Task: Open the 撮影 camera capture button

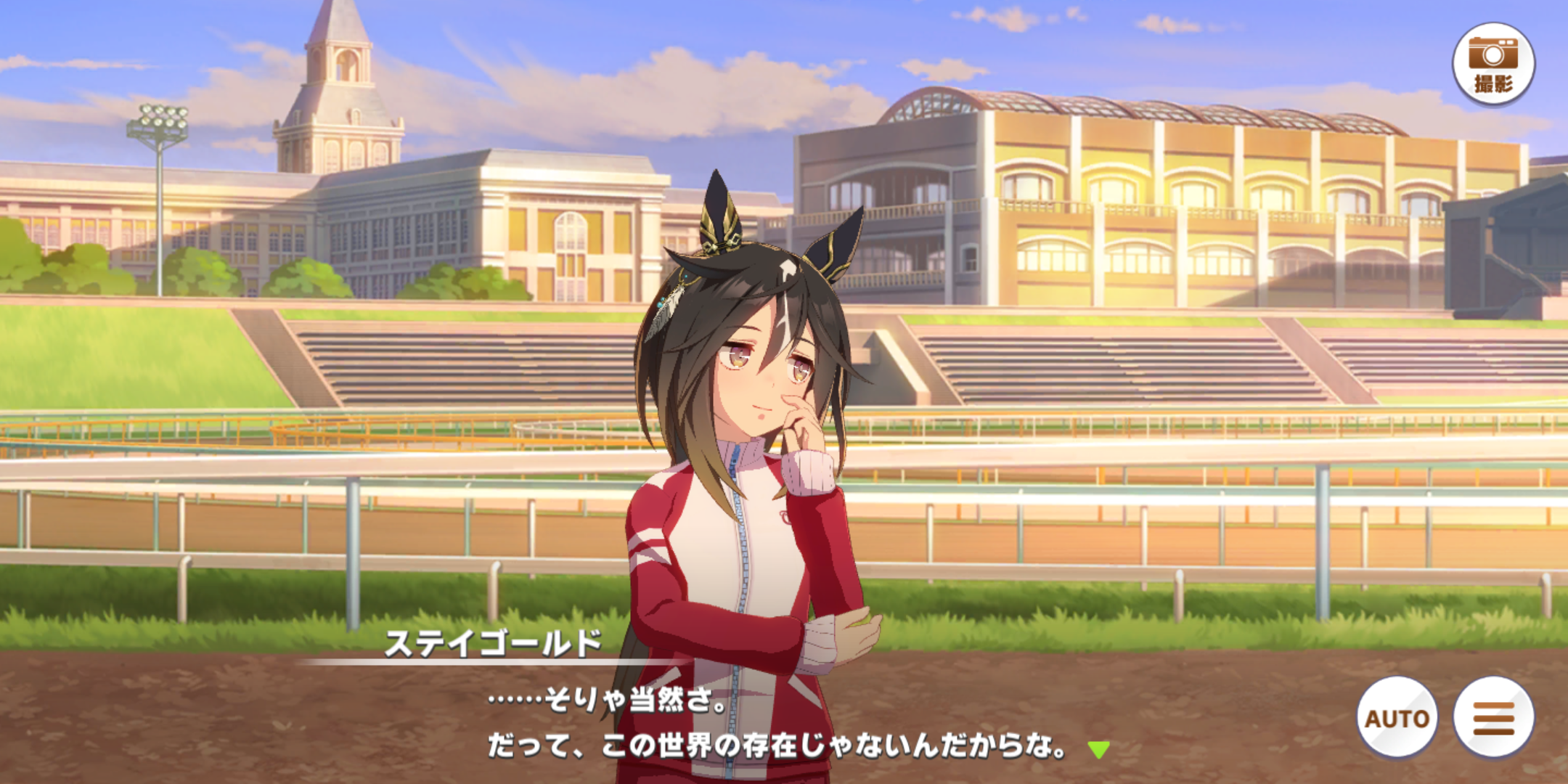Action: 1493,64
